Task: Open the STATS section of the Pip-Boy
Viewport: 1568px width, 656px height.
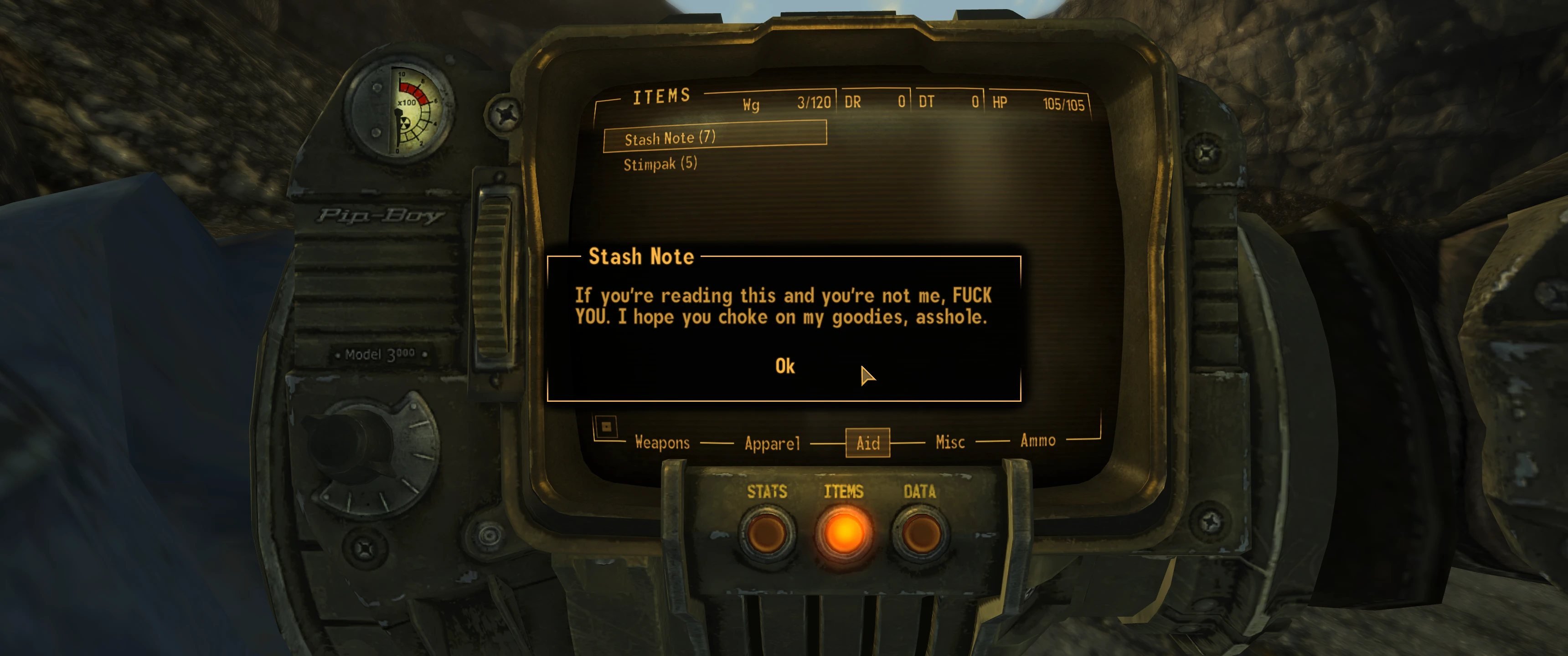Action: (767, 532)
